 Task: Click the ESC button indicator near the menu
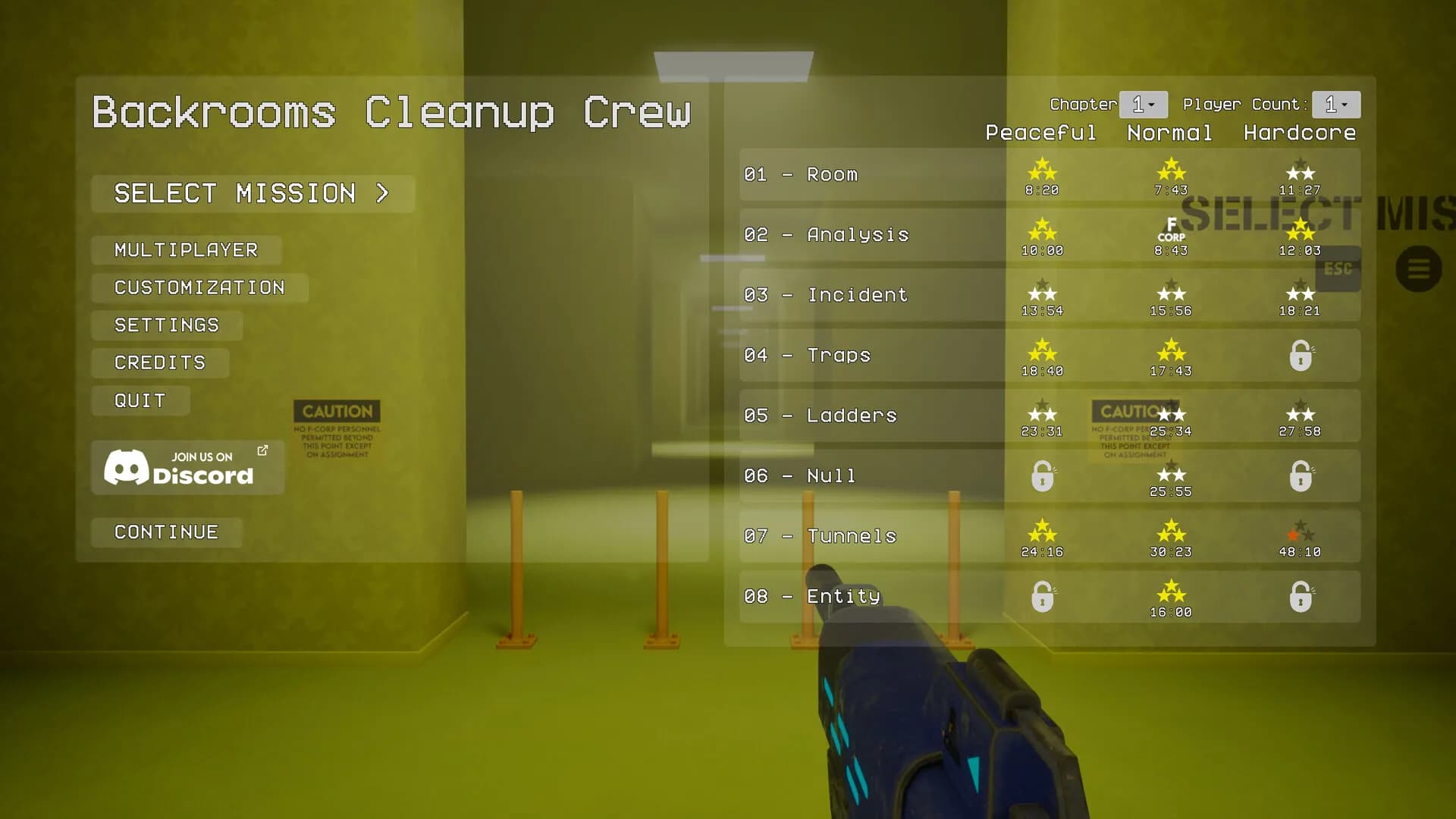[1338, 269]
